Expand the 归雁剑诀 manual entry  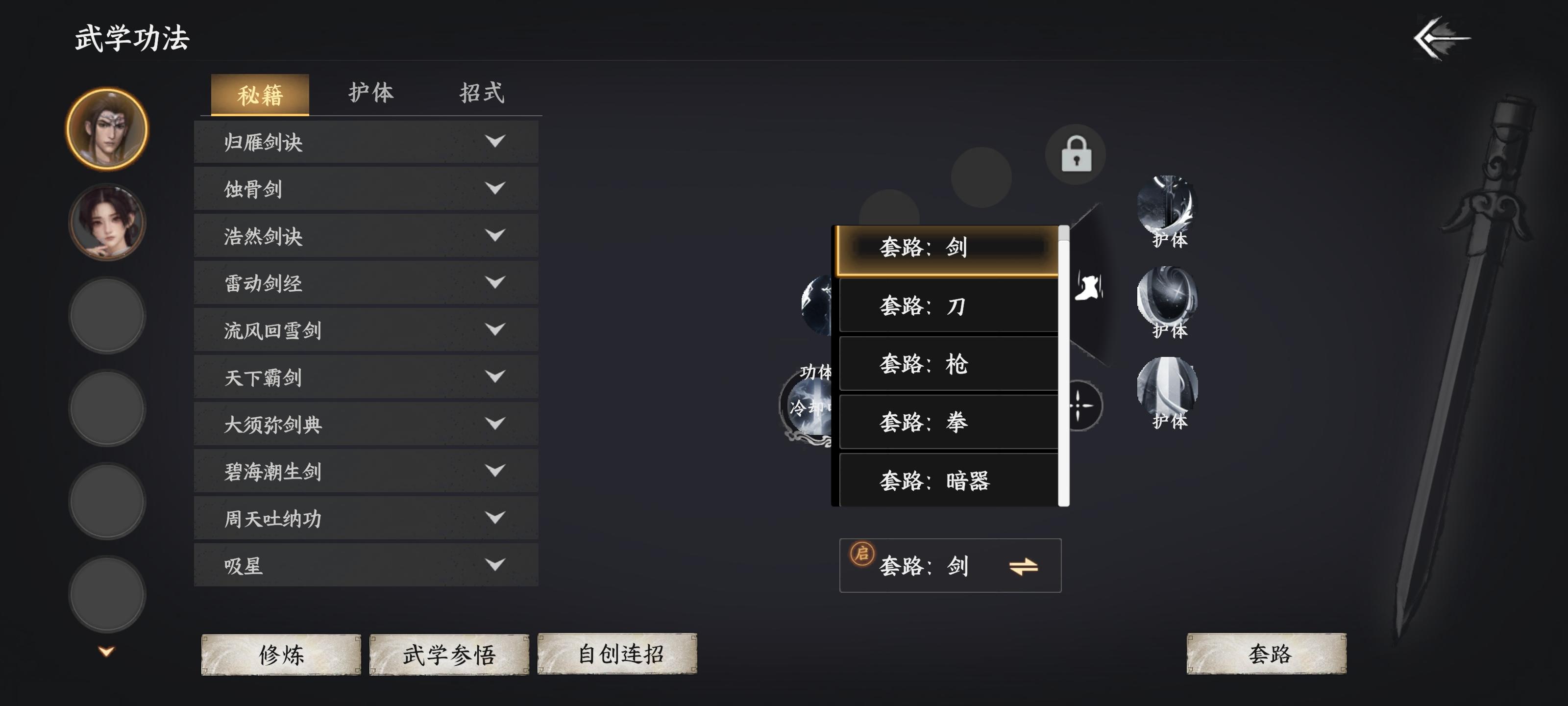(365, 142)
